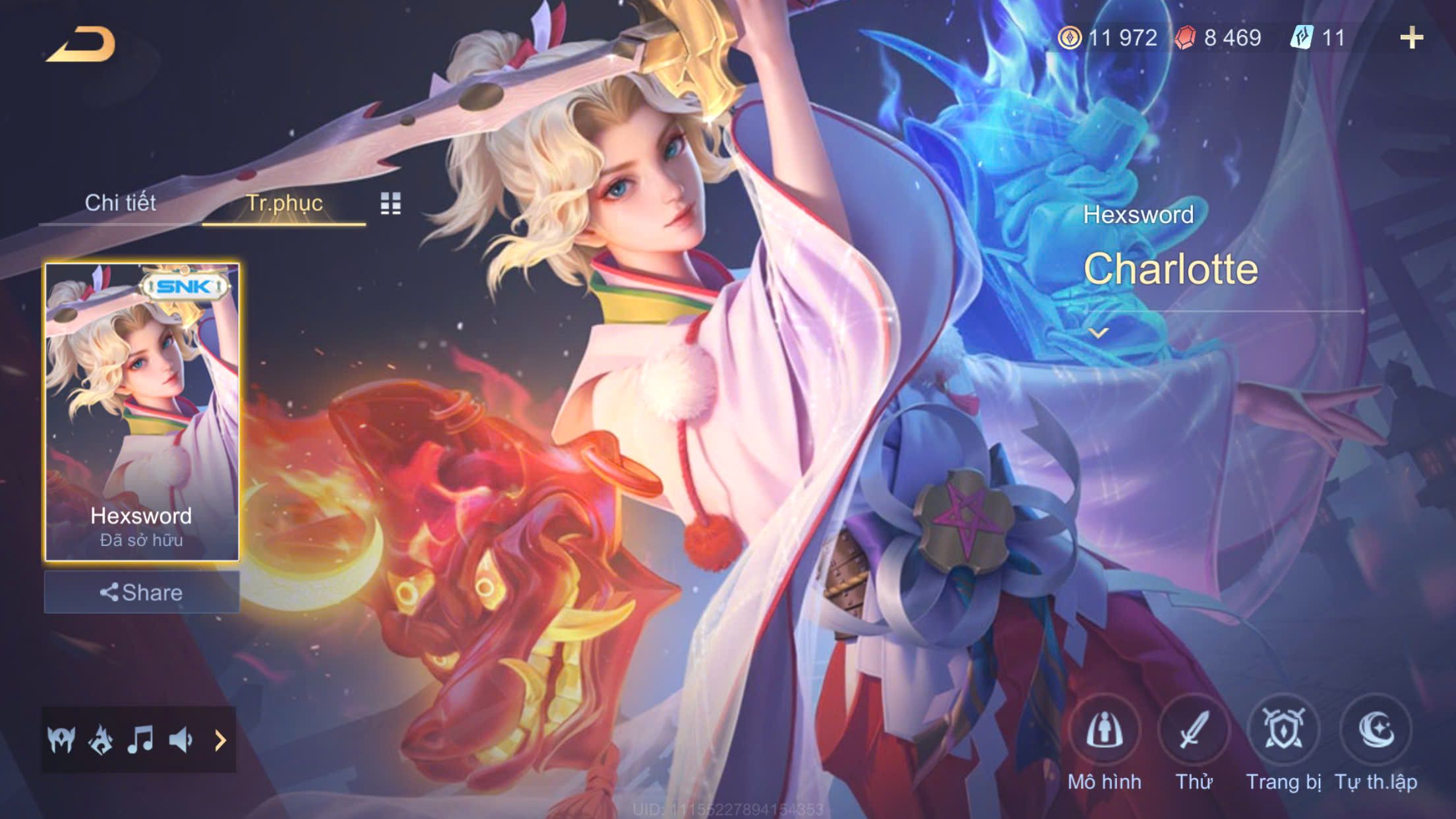Select the Tr.phục tab
The width and height of the screenshot is (1456, 819).
click(284, 203)
